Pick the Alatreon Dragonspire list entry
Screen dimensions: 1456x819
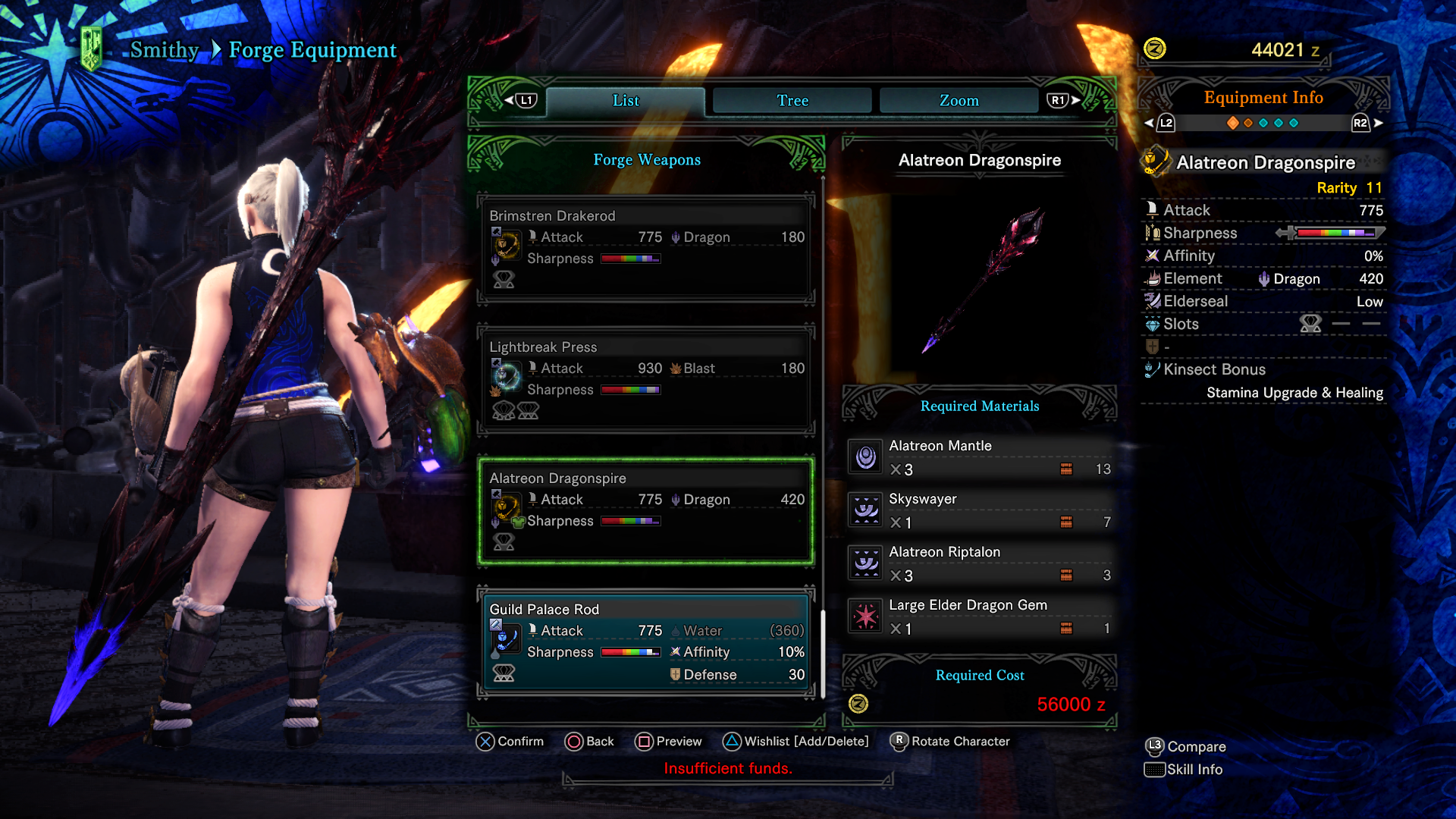click(646, 510)
